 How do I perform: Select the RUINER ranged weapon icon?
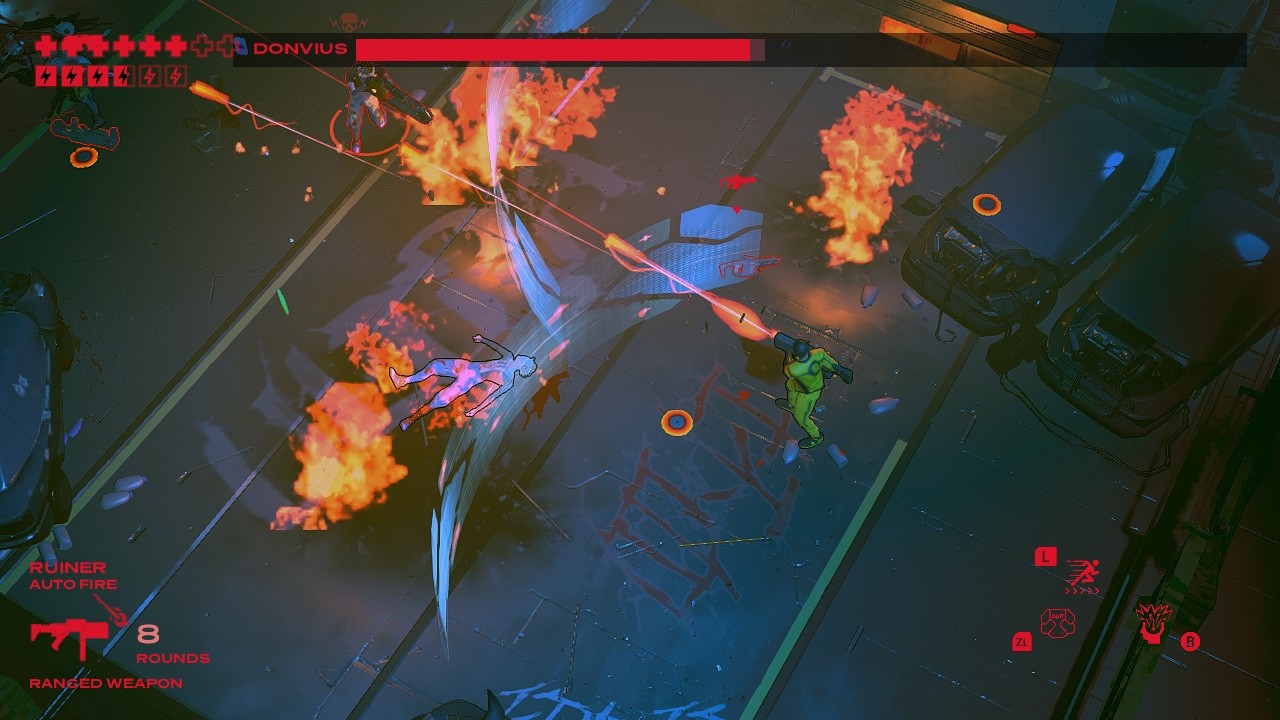(x=70, y=633)
